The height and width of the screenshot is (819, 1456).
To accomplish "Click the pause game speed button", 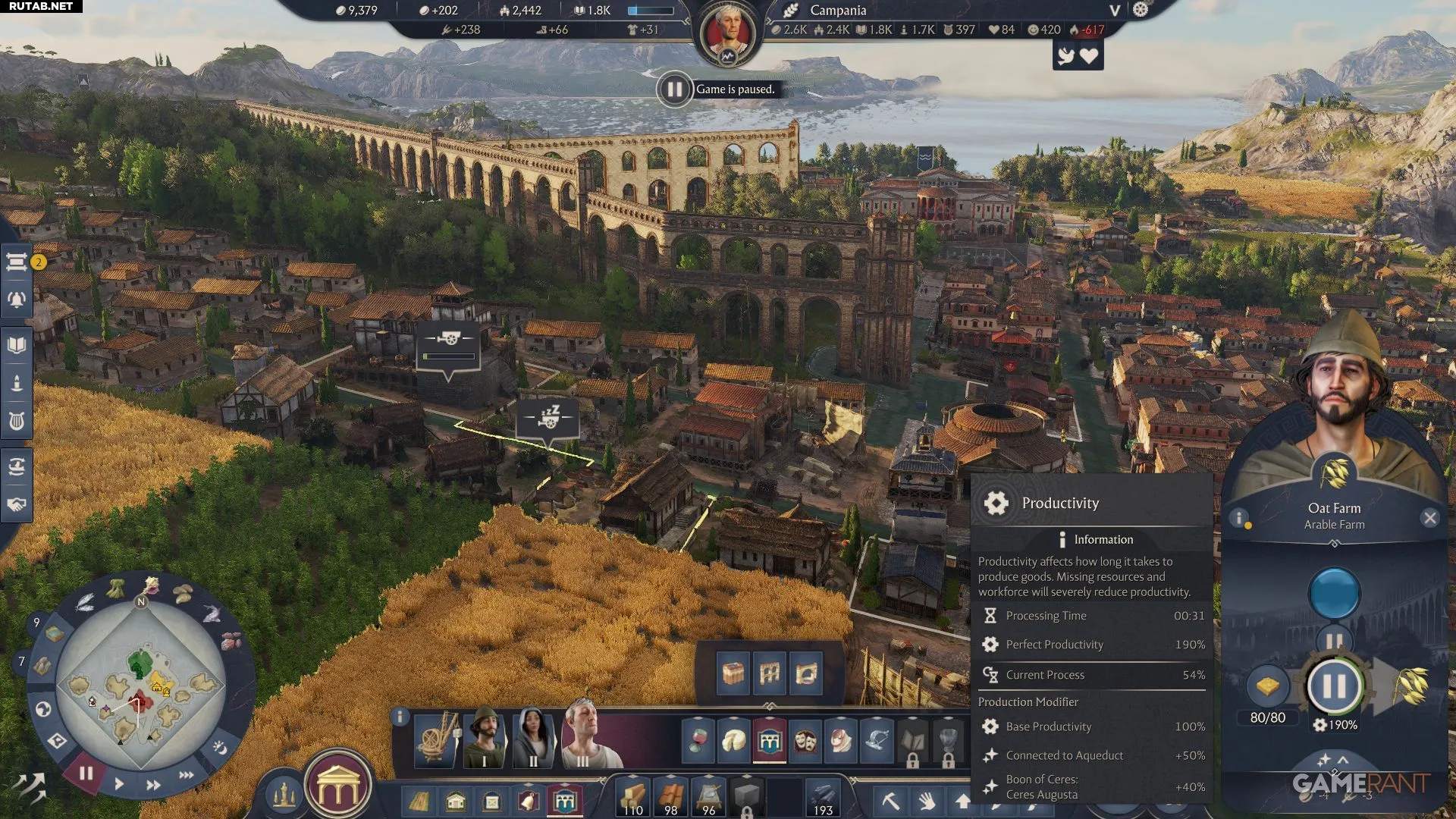I will pos(86,773).
